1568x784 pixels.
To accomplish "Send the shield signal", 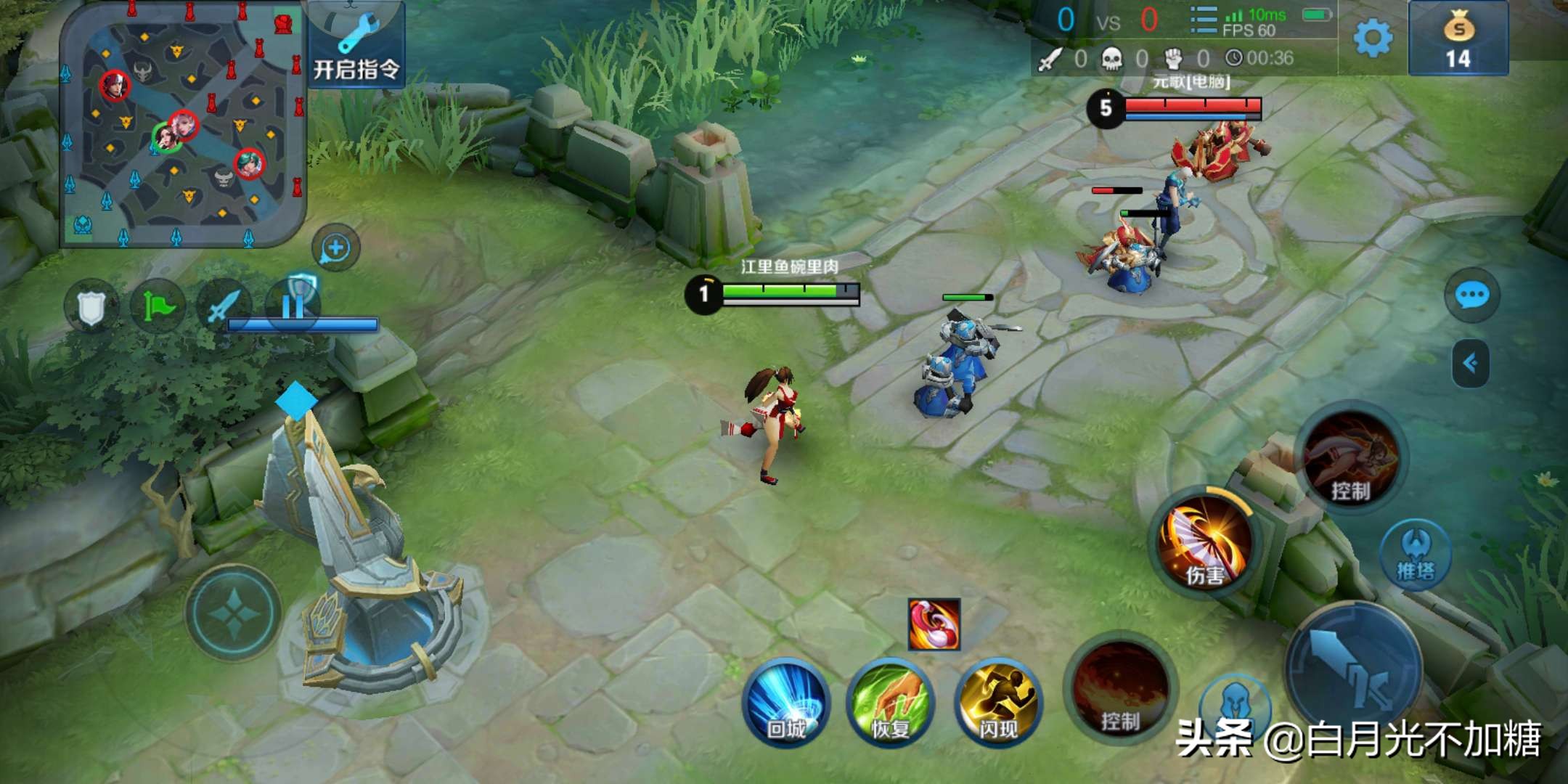I will pyautogui.click(x=91, y=308).
